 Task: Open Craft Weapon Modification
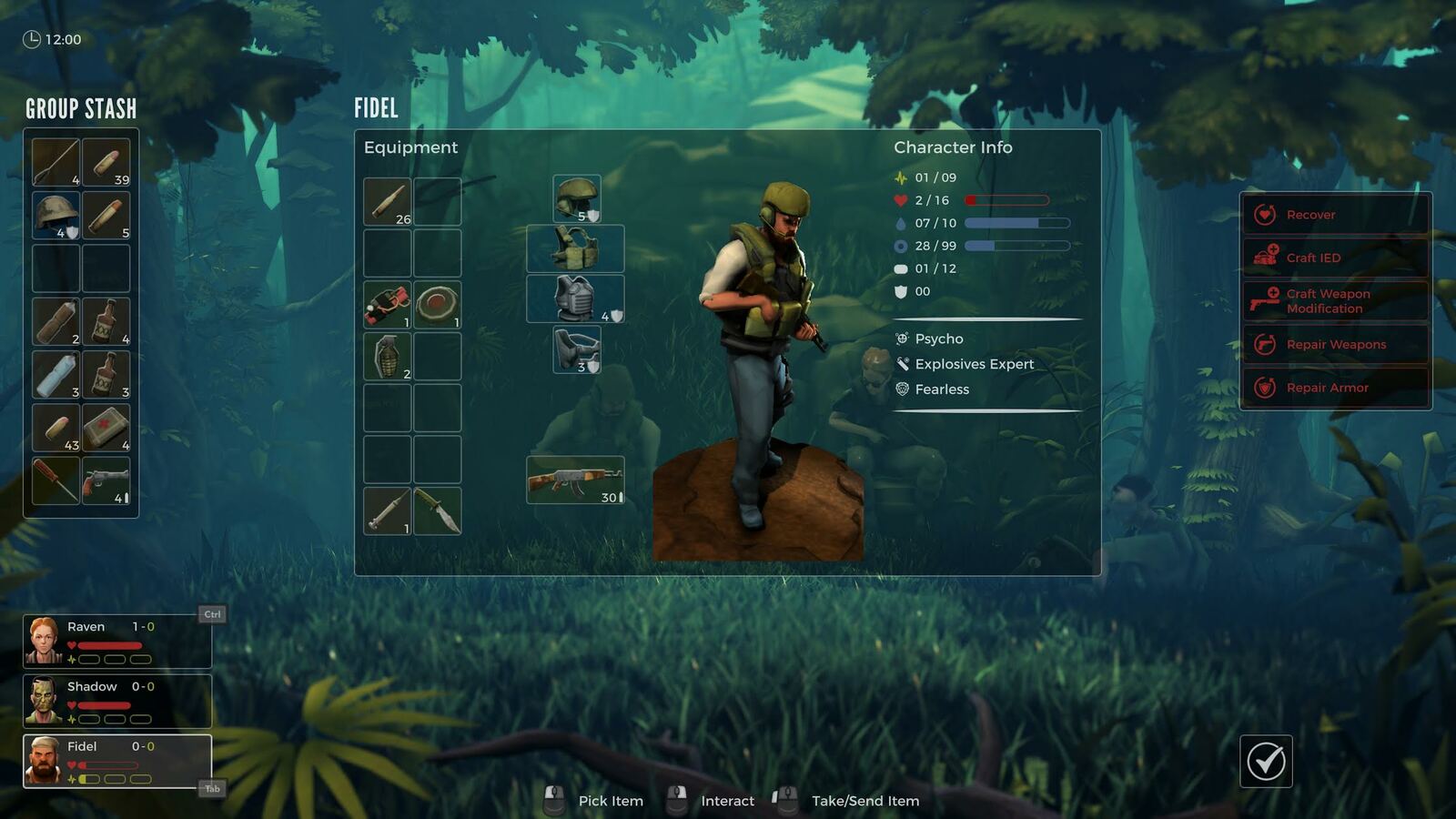(1335, 301)
